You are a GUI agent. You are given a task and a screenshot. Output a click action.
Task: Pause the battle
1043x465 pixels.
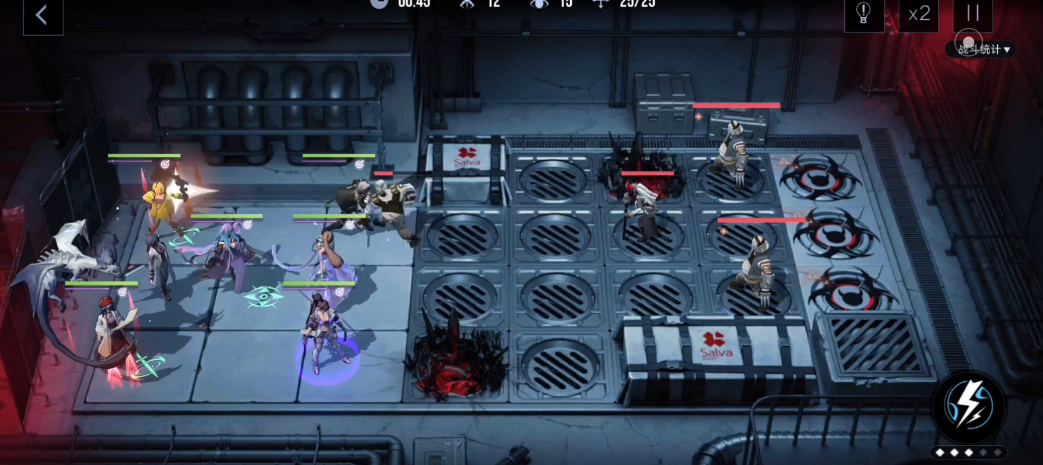971,14
